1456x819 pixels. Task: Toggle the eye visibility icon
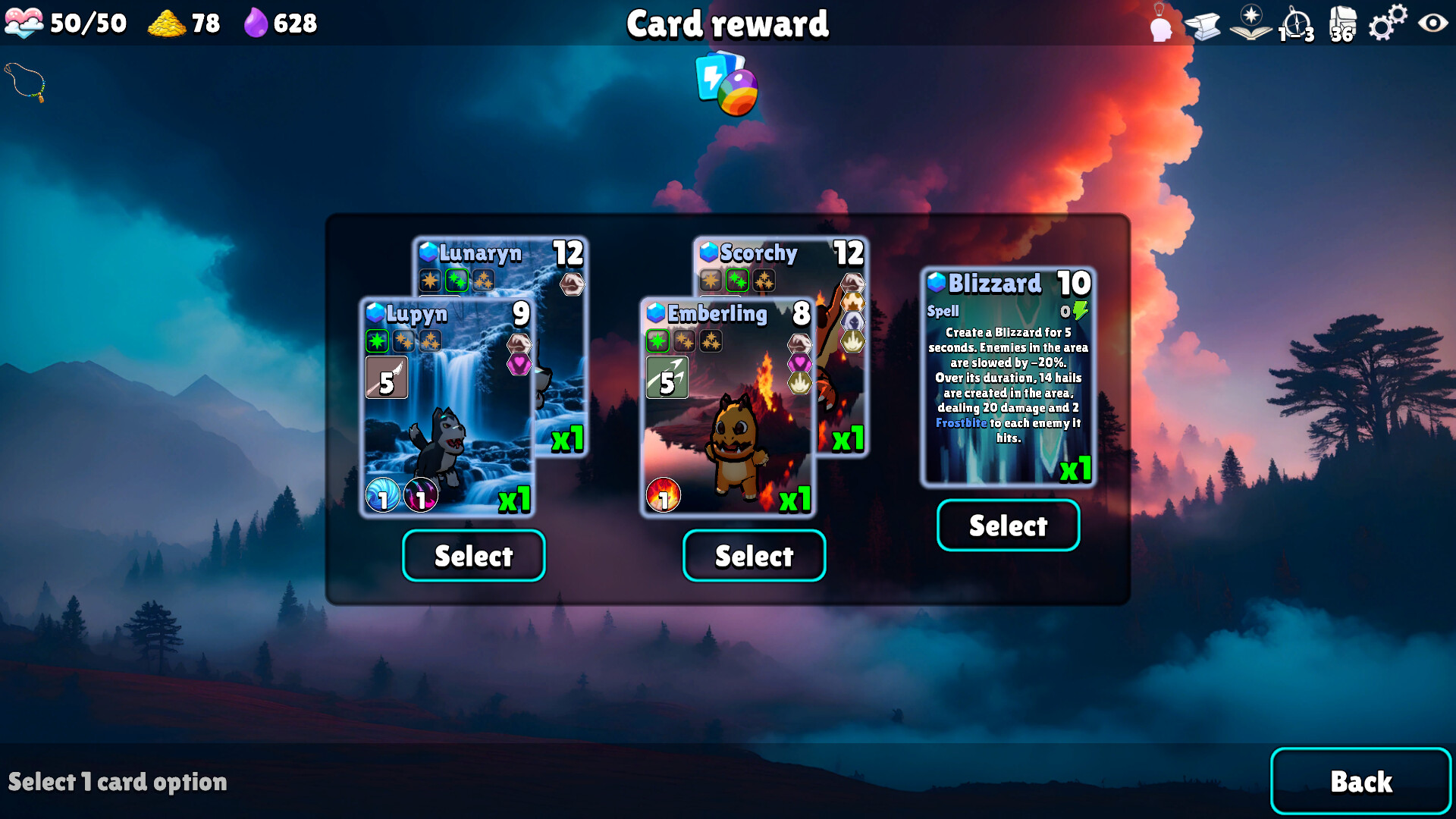(x=1432, y=23)
